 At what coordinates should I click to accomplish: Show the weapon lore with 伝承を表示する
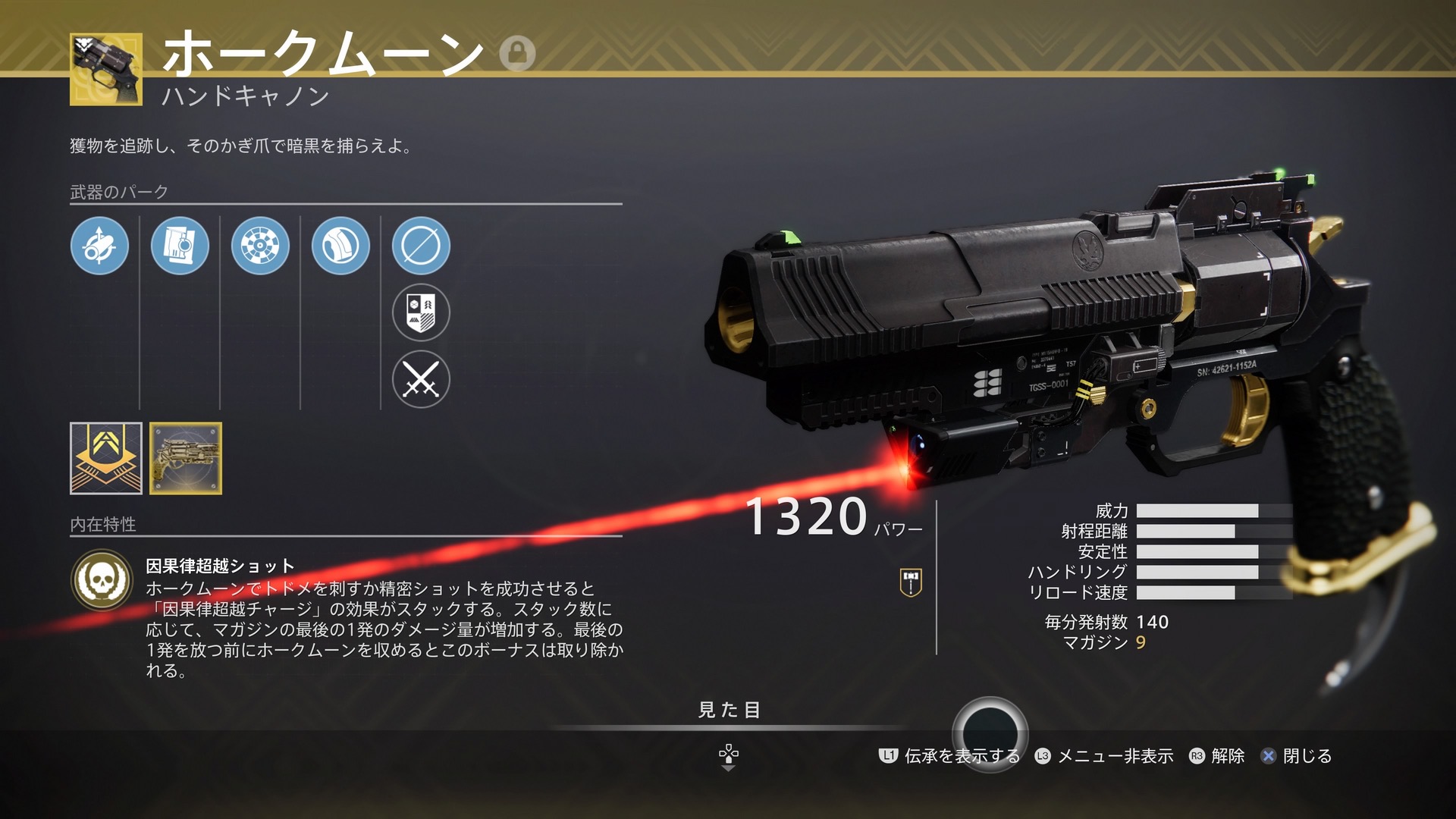coord(949,756)
